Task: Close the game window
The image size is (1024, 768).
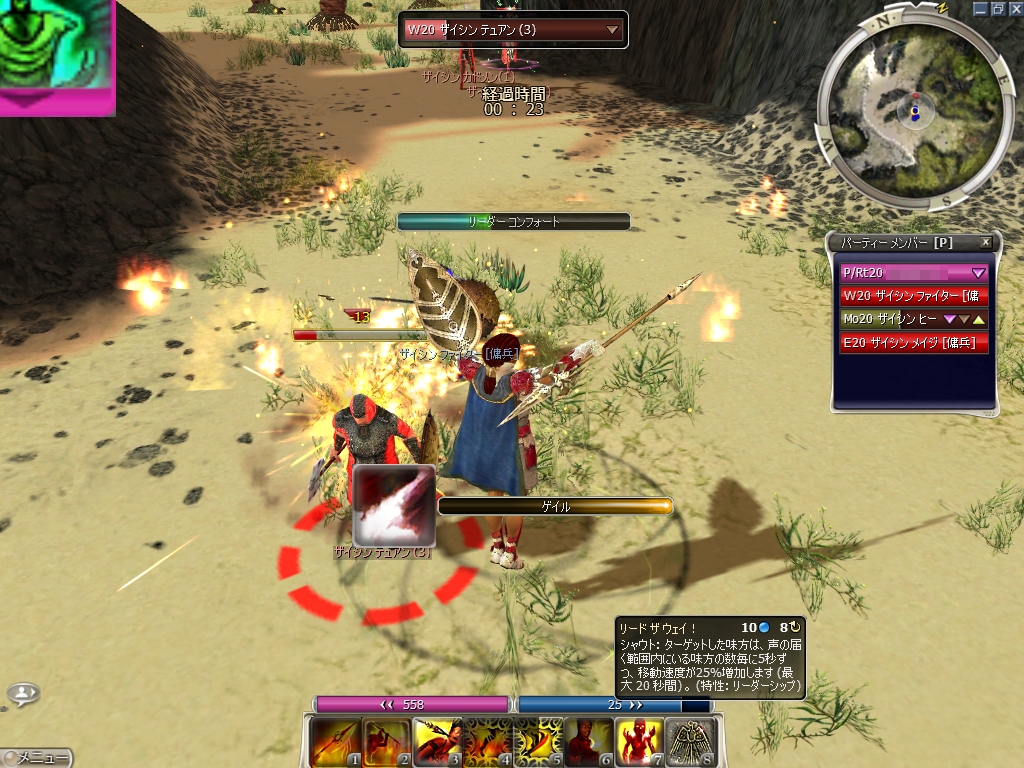Action: click(x=1013, y=8)
